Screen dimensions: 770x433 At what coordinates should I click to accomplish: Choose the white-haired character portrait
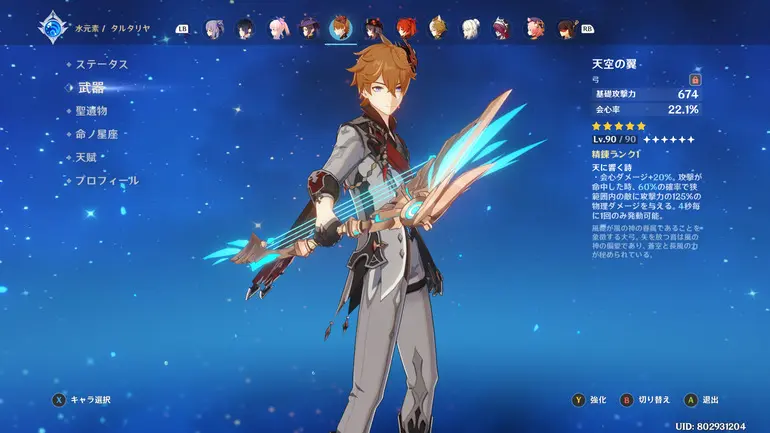tap(470, 27)
